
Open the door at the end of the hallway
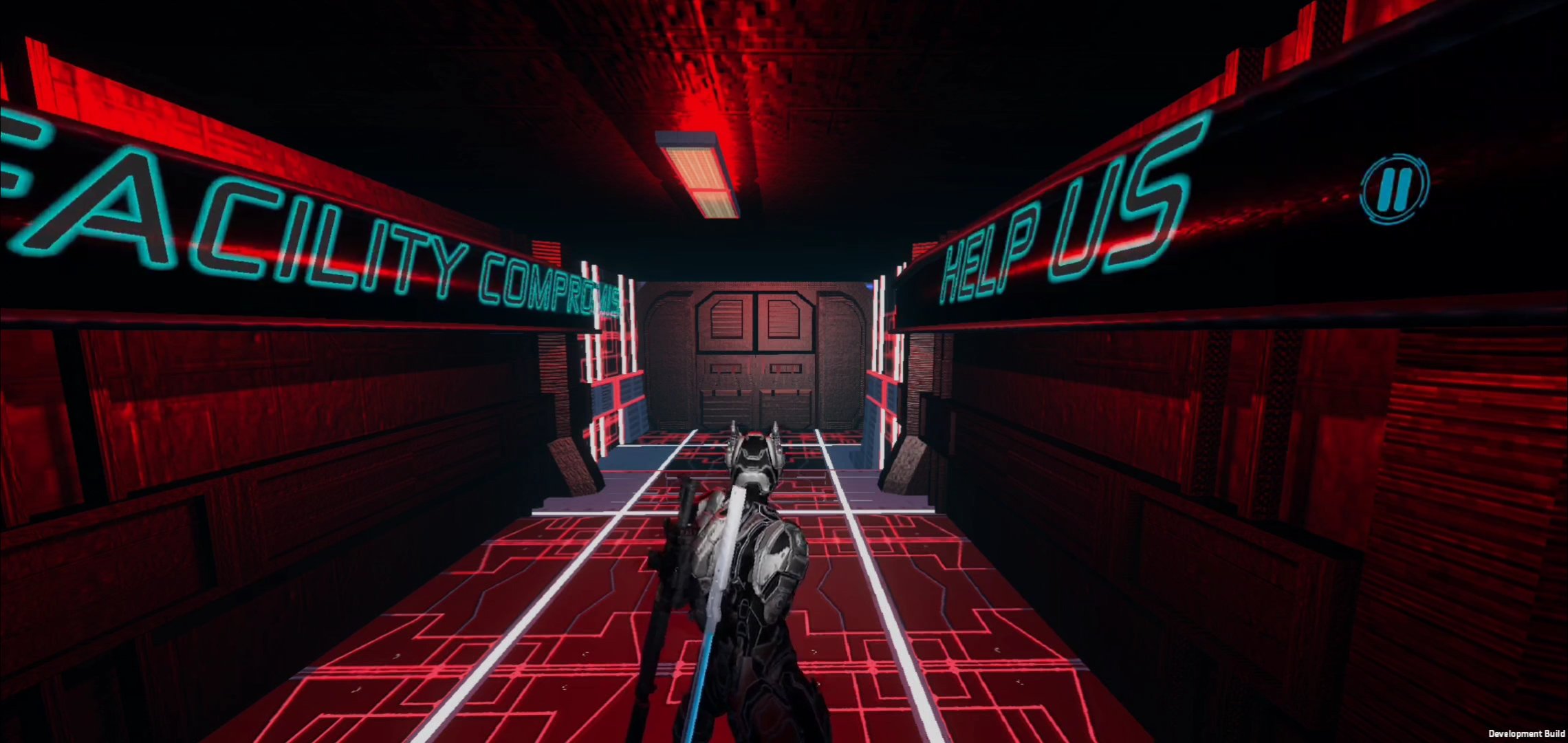pyautogui.click(x=756, y=358)
